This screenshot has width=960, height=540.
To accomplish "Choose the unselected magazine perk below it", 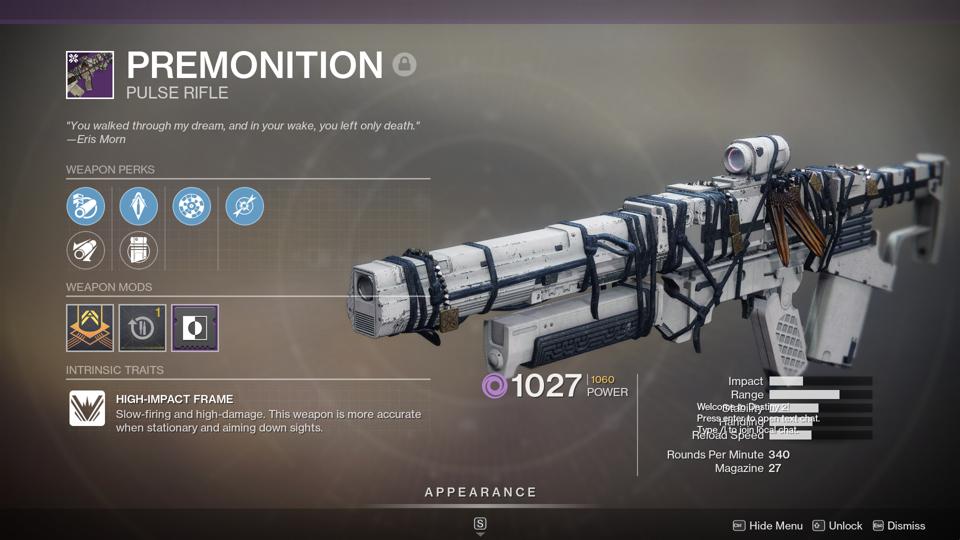I will 139,251.
